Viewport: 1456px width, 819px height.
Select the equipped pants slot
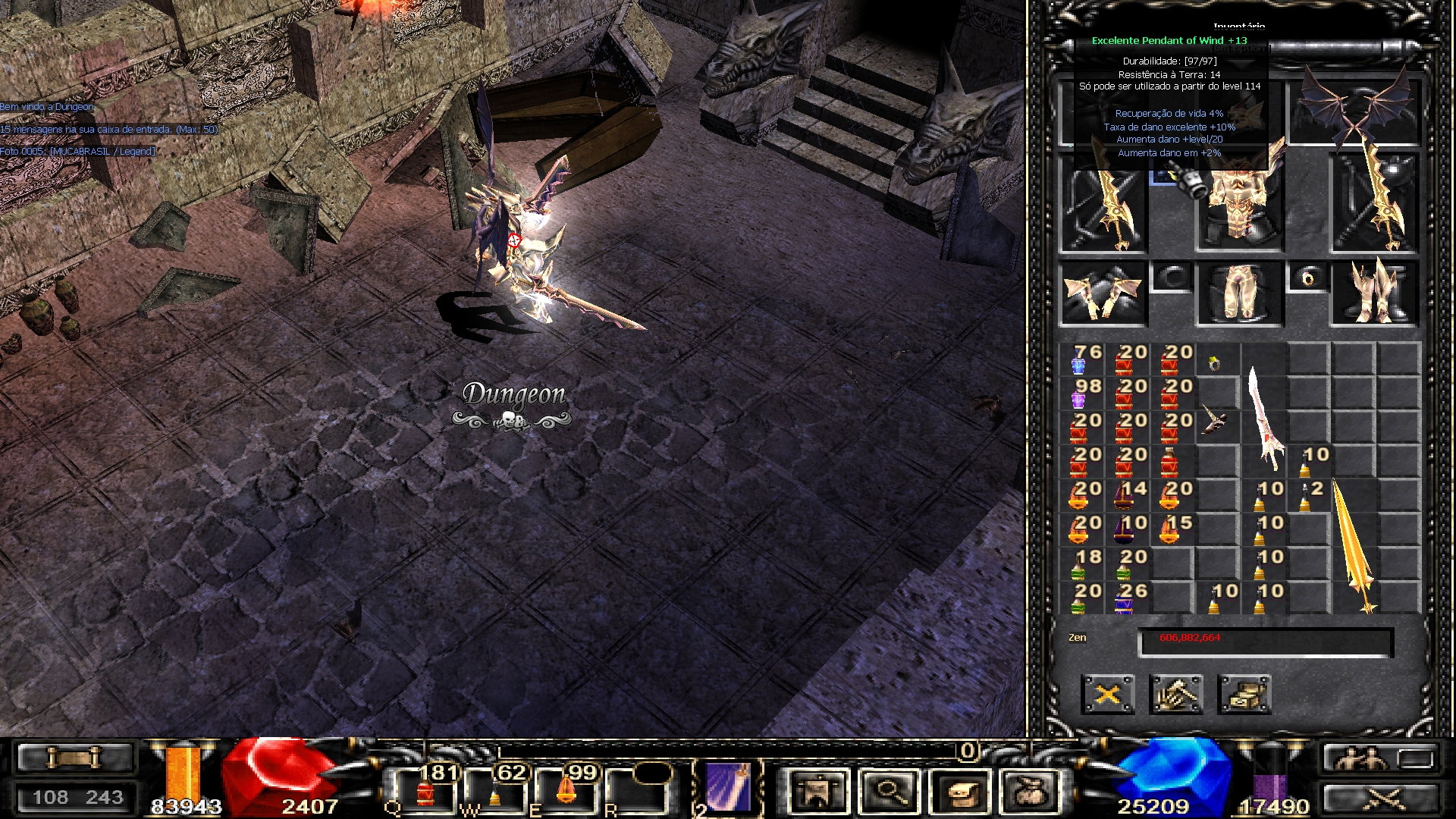point(1240,294)
